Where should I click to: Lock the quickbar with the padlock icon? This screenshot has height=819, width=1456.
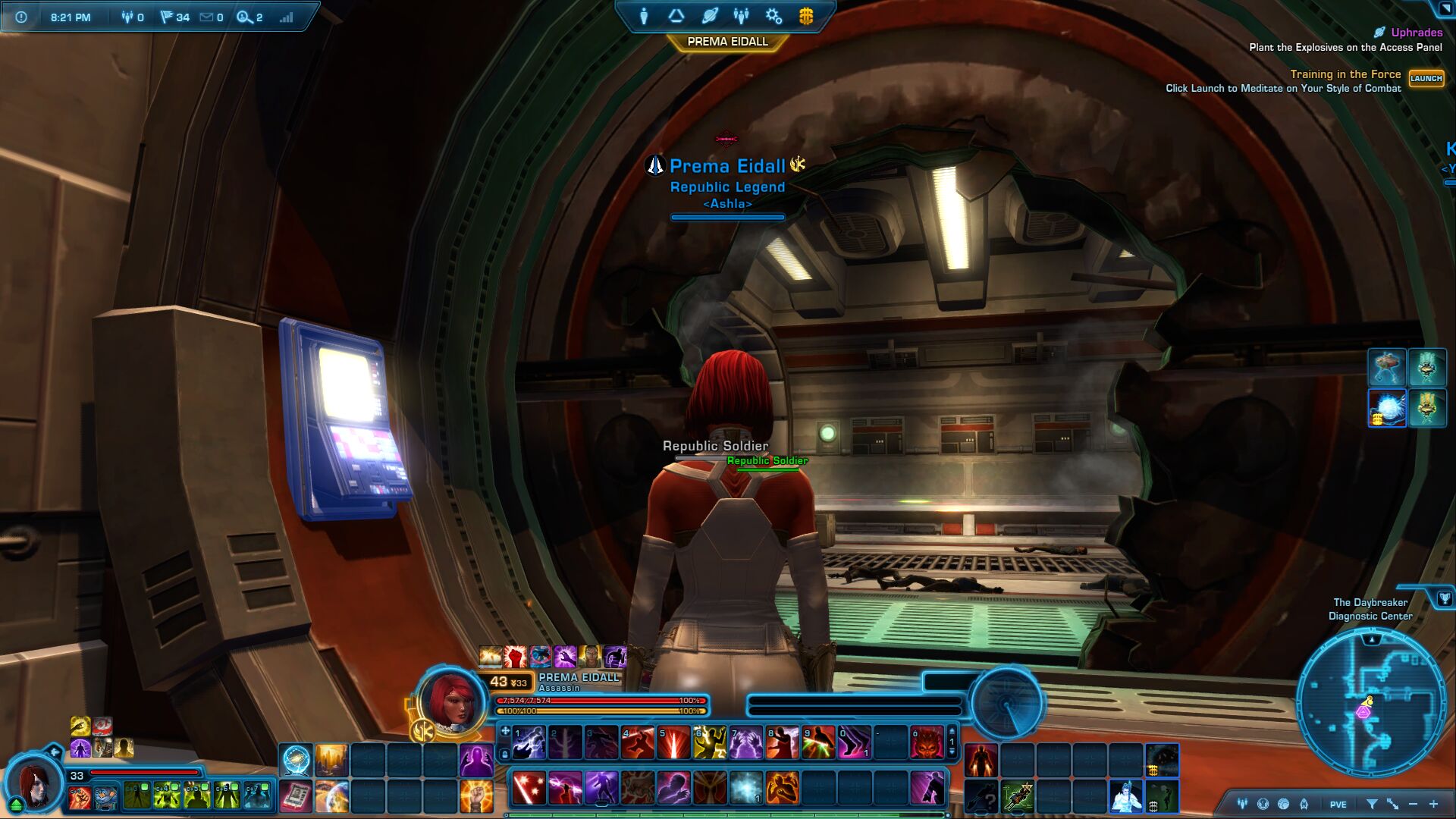pos(505,754)
